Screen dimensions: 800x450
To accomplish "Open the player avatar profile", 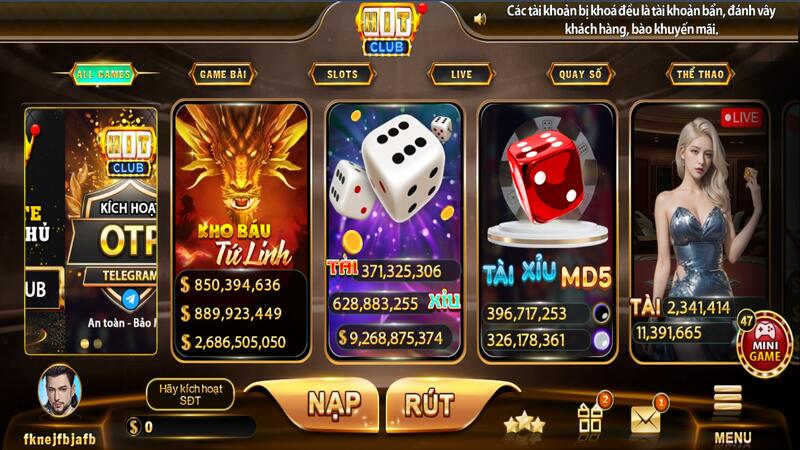I will (60, 394).
